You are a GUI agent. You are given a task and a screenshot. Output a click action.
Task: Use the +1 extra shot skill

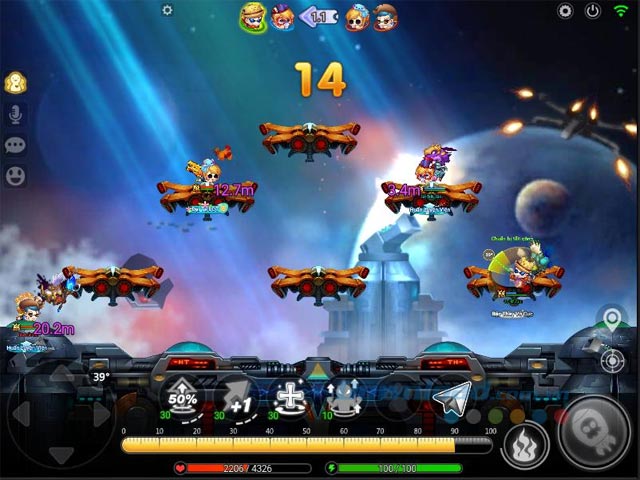pos(237,397)
